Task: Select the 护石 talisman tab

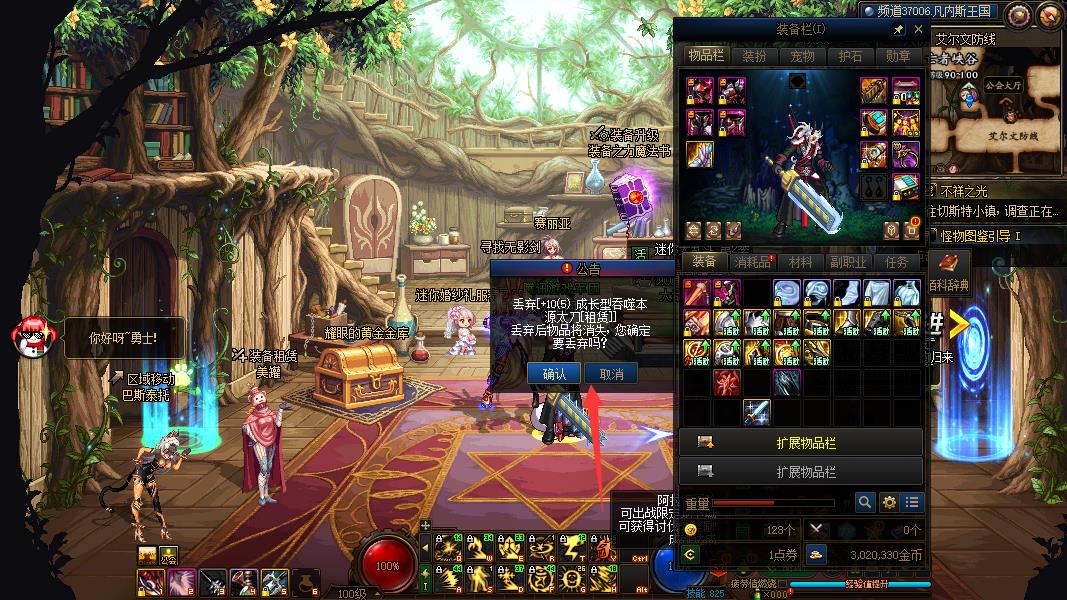Action: pos(850,56)
